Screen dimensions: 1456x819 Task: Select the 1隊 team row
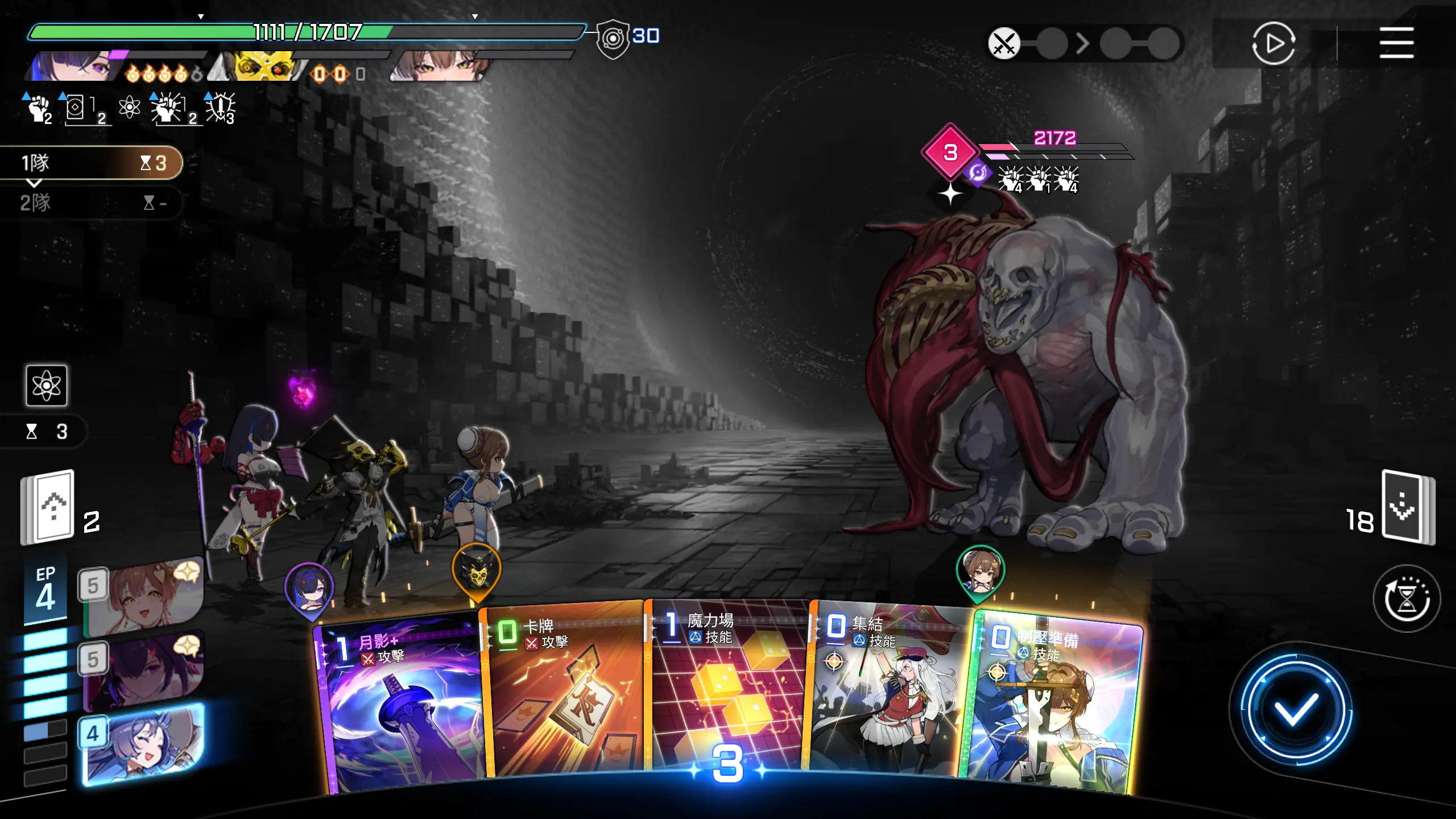(91, 163)
